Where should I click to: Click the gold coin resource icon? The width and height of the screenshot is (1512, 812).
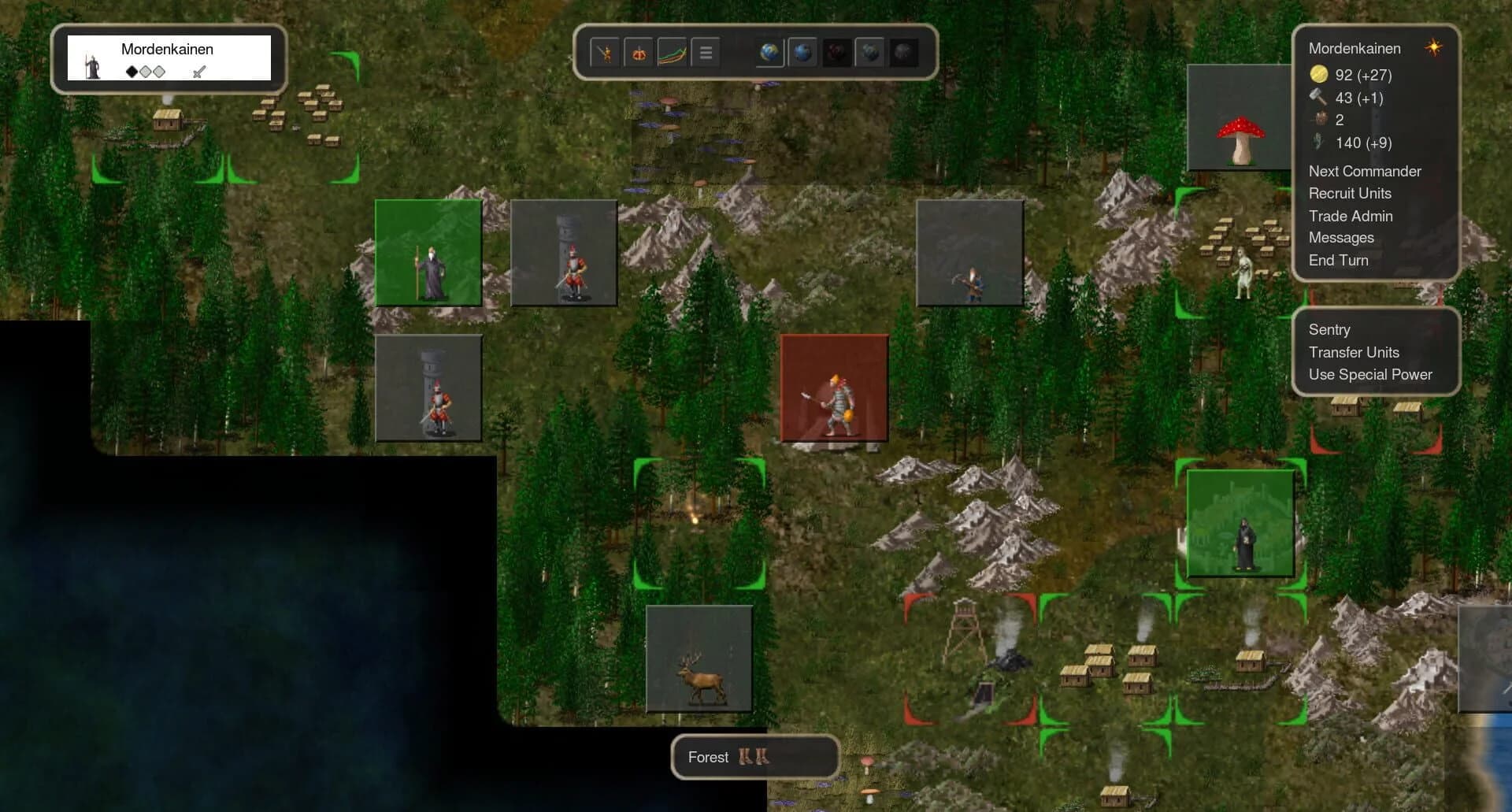(x=1319, y=75)
